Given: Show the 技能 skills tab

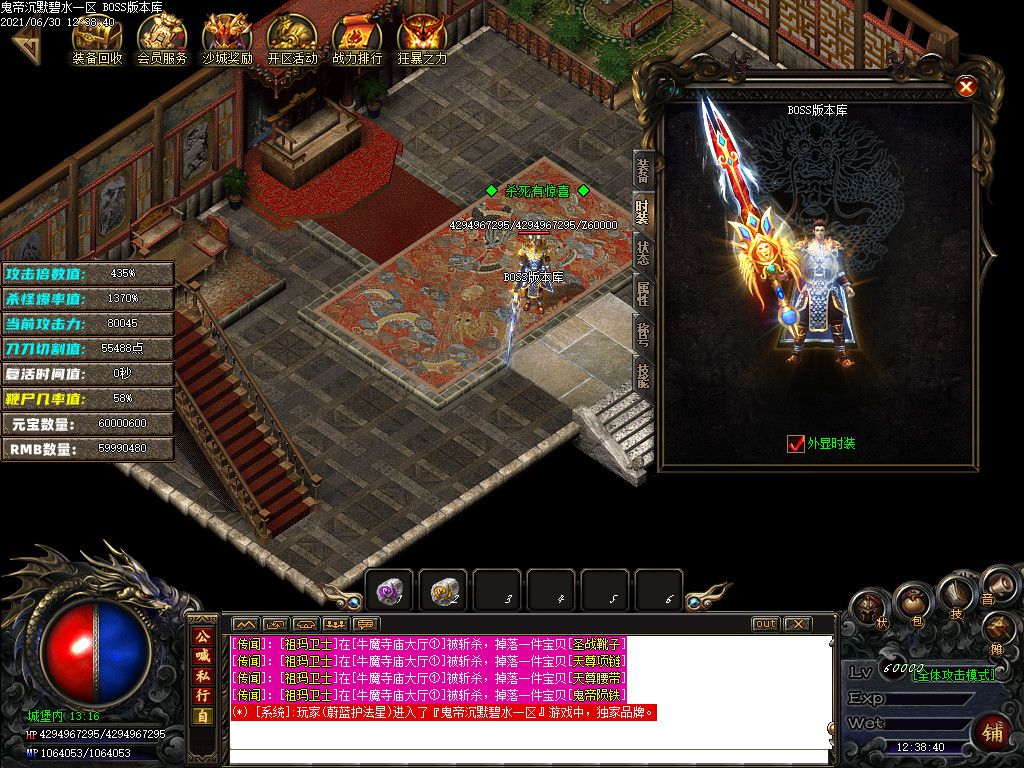Looking at the screenshot, I should tap(643, 374).
